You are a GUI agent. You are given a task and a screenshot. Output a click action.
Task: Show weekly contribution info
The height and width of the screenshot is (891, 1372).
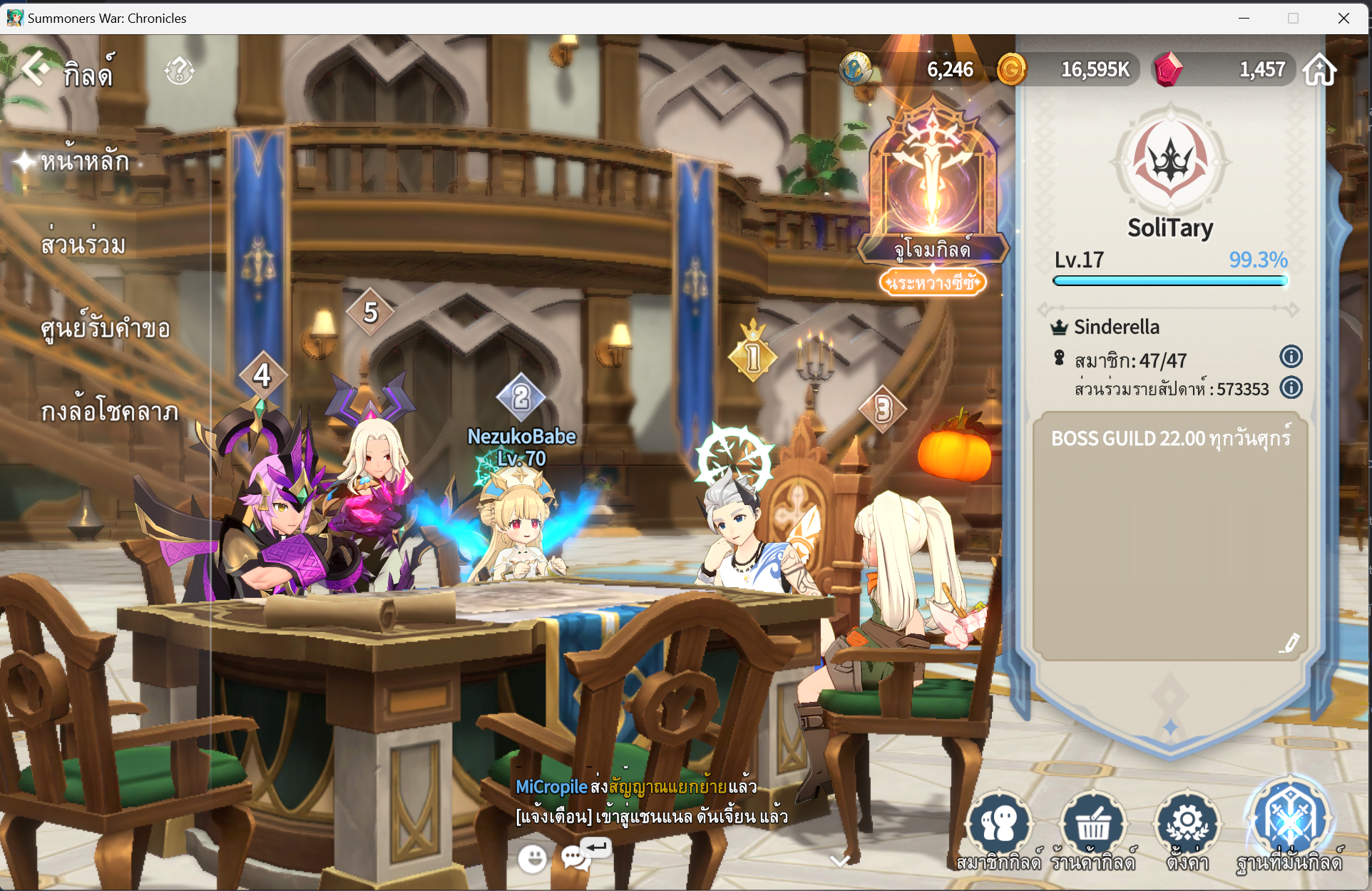1291,387
